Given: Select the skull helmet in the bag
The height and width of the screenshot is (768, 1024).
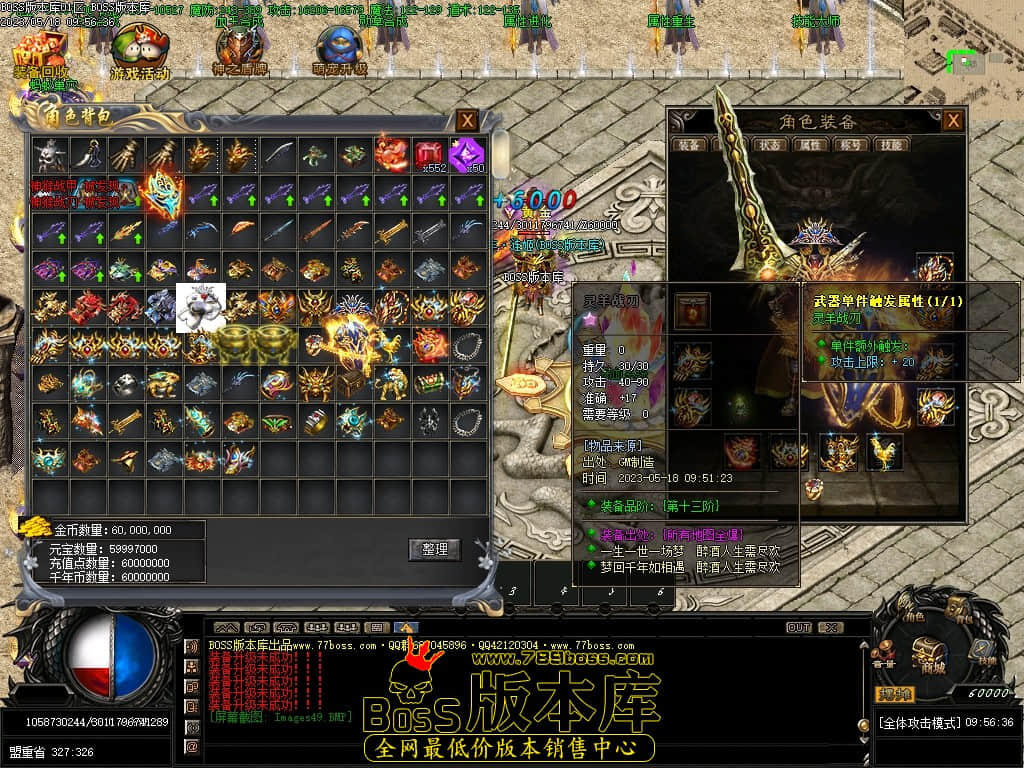Looking at the screenshot, I should (49, 155).
